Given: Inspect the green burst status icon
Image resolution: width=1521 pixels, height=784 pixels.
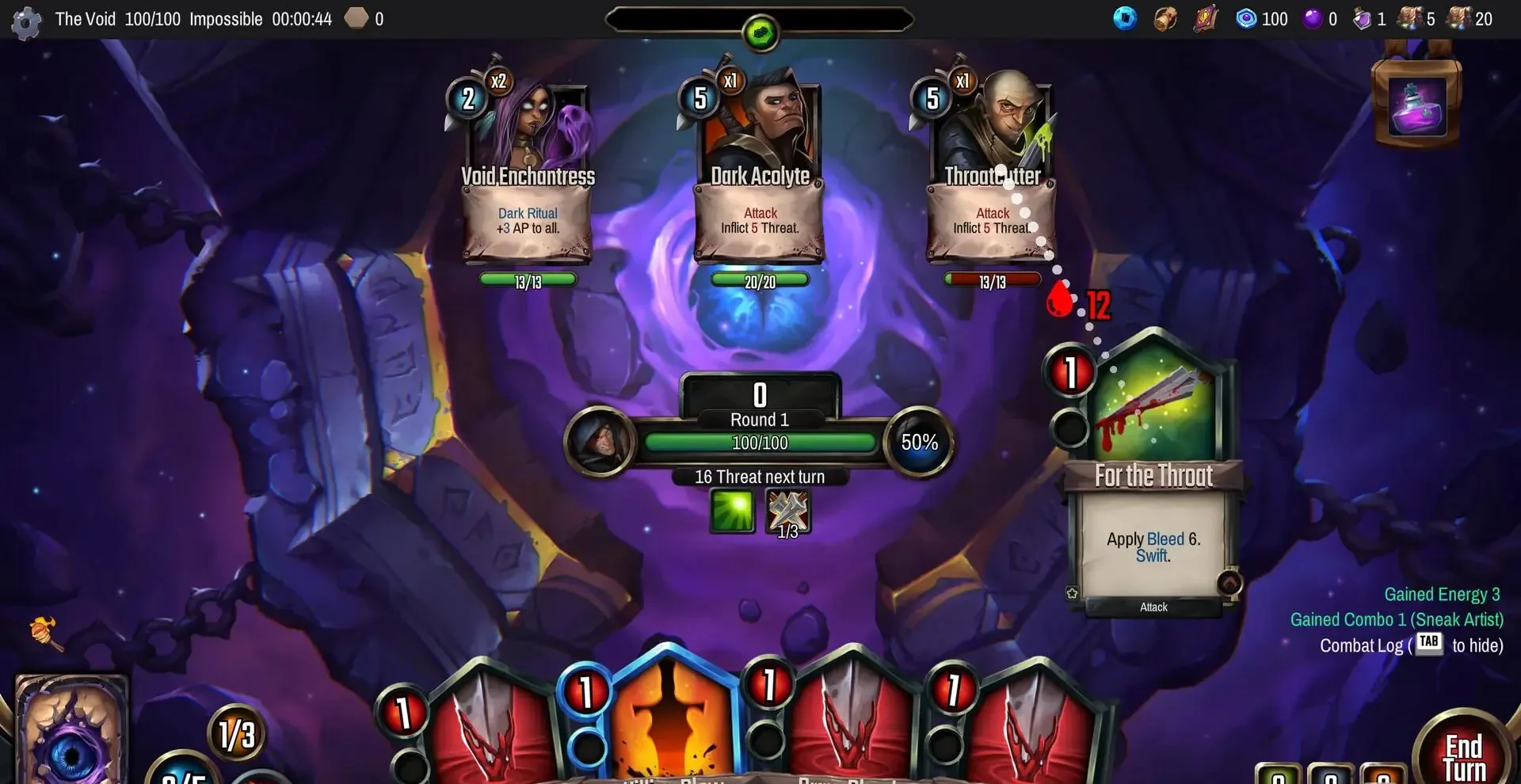Looking at the screenshot, I should pos(732,511).
